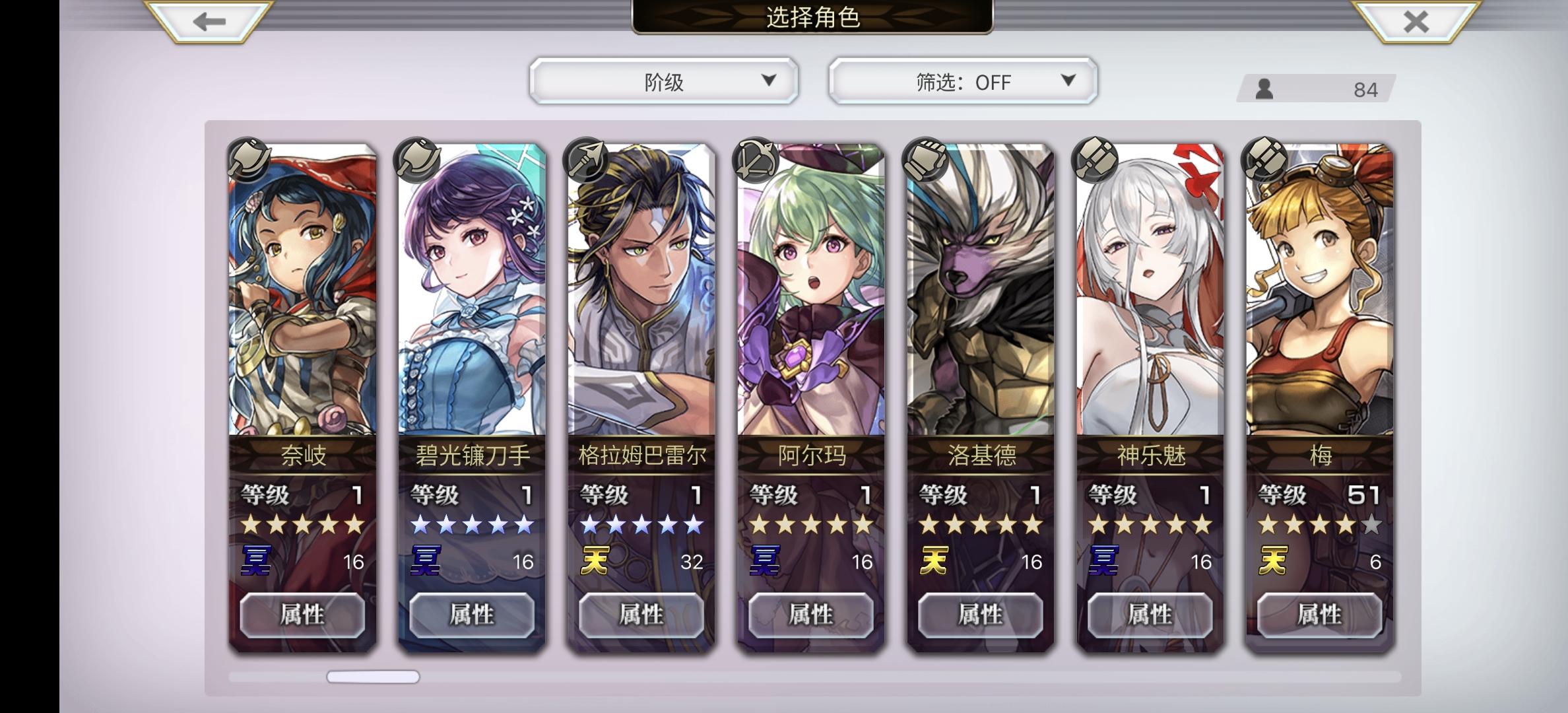The height and width of the screenshot is (713, 1568).
Task: Open the 阶级 sorting dropdown
Action: [663, 81]
